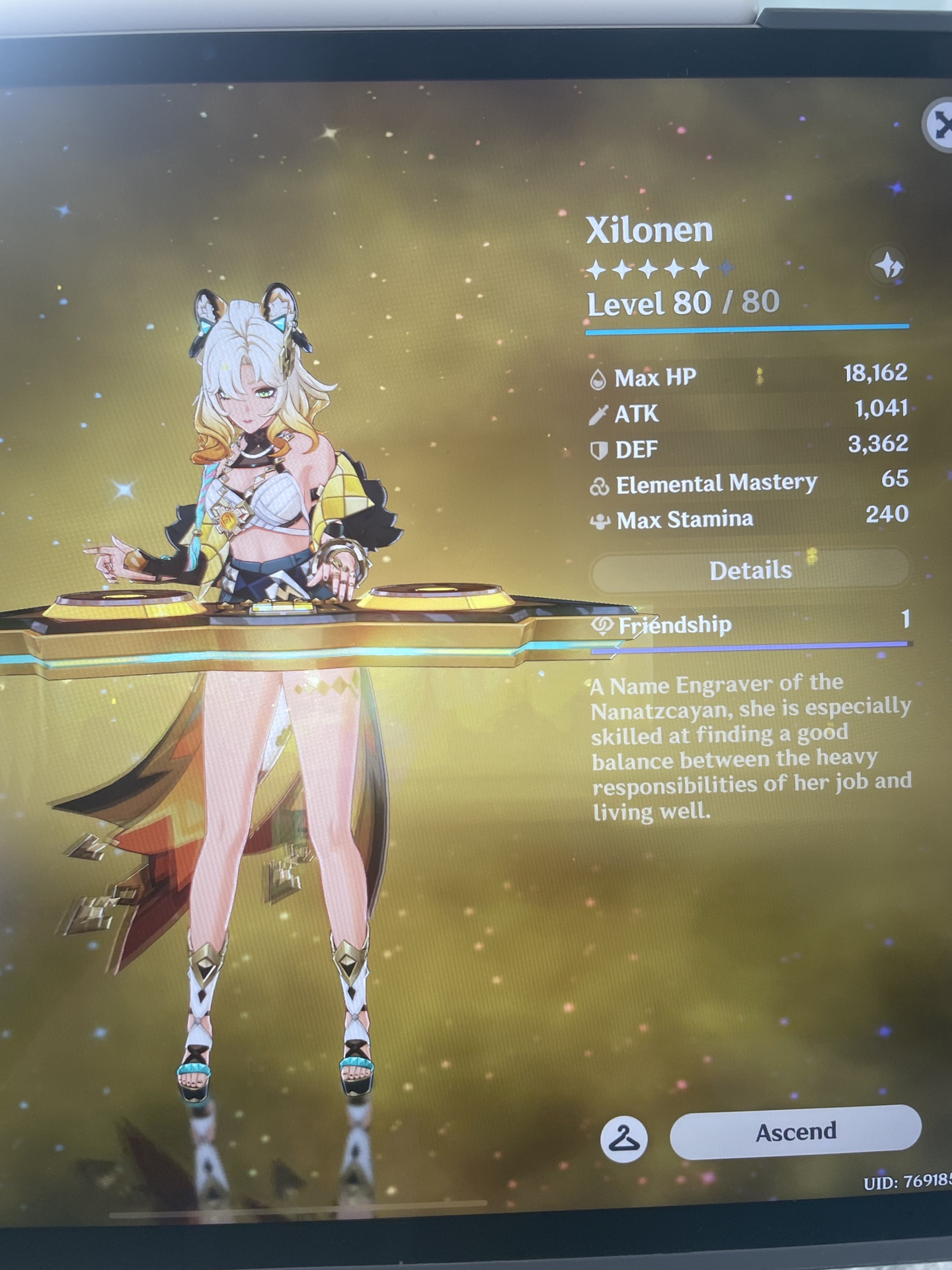Select the character name Xilonen

650,231
